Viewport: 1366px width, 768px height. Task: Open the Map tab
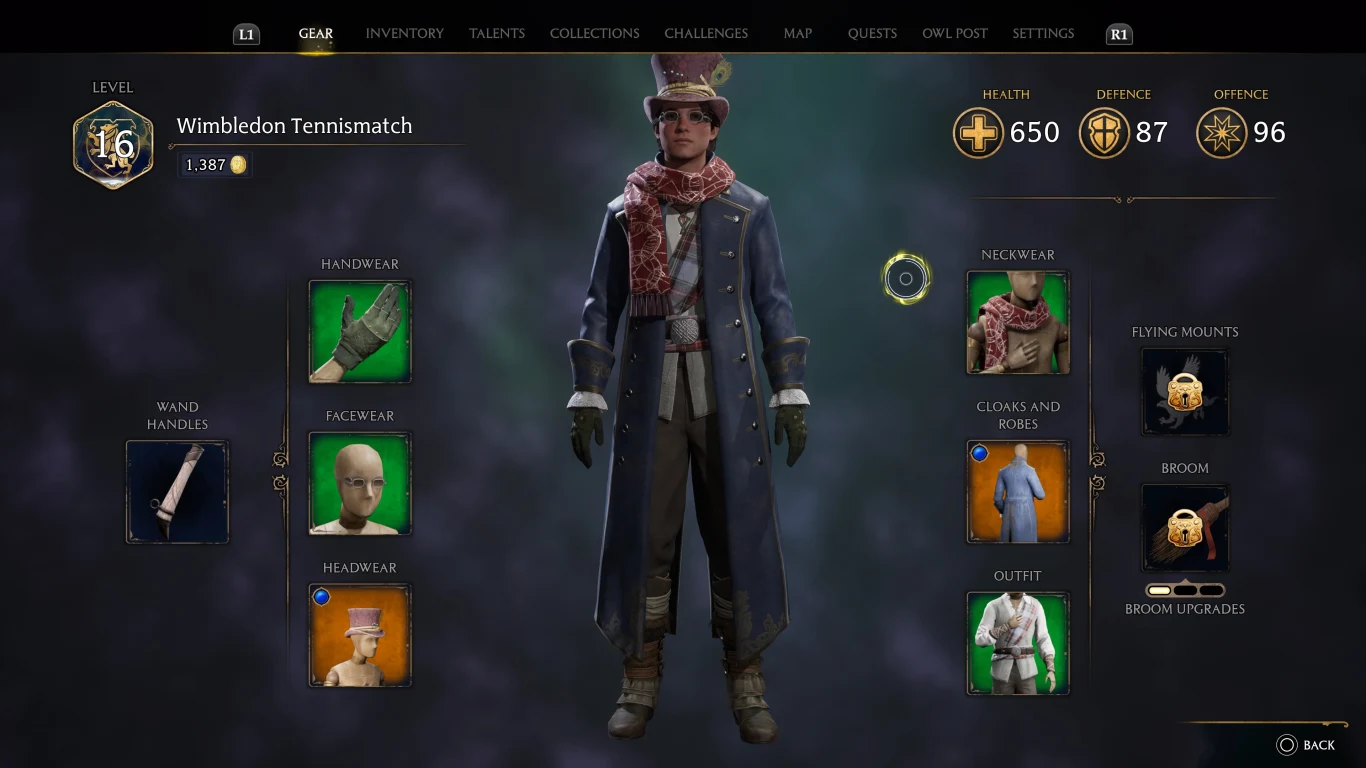point(797,33)
